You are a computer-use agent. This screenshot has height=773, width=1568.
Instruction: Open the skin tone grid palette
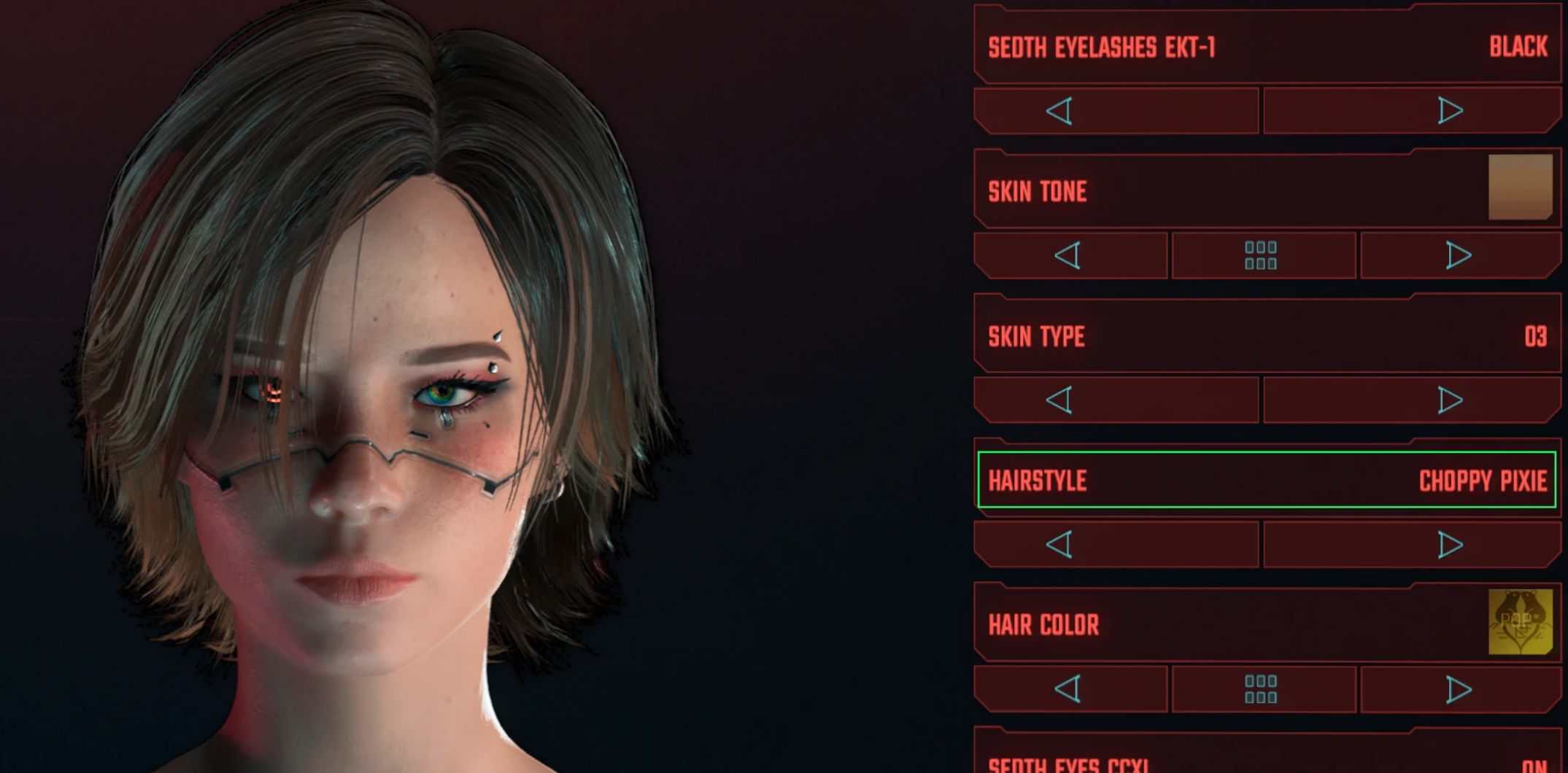(1262, 255)
